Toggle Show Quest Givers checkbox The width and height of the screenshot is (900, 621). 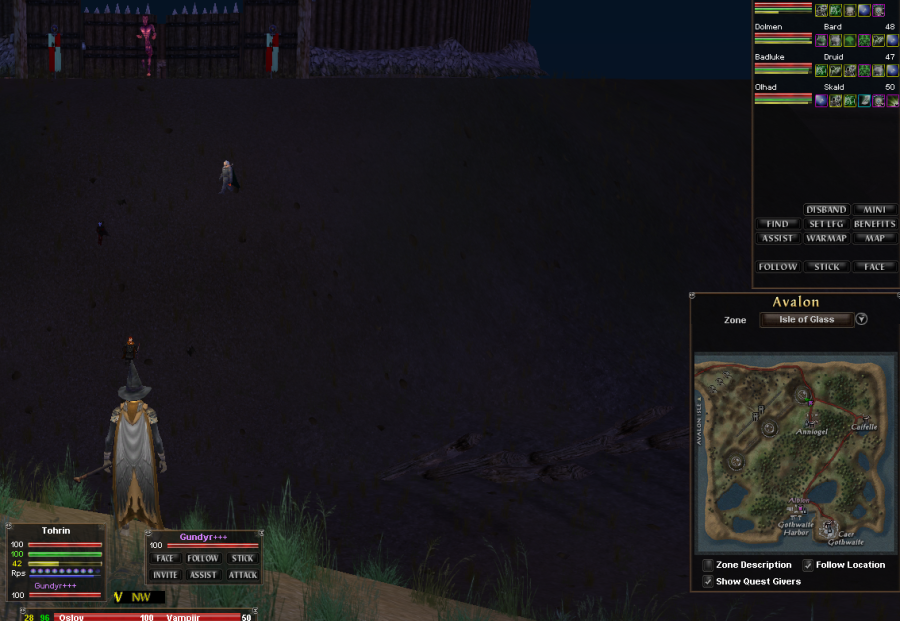coord(708,581)
